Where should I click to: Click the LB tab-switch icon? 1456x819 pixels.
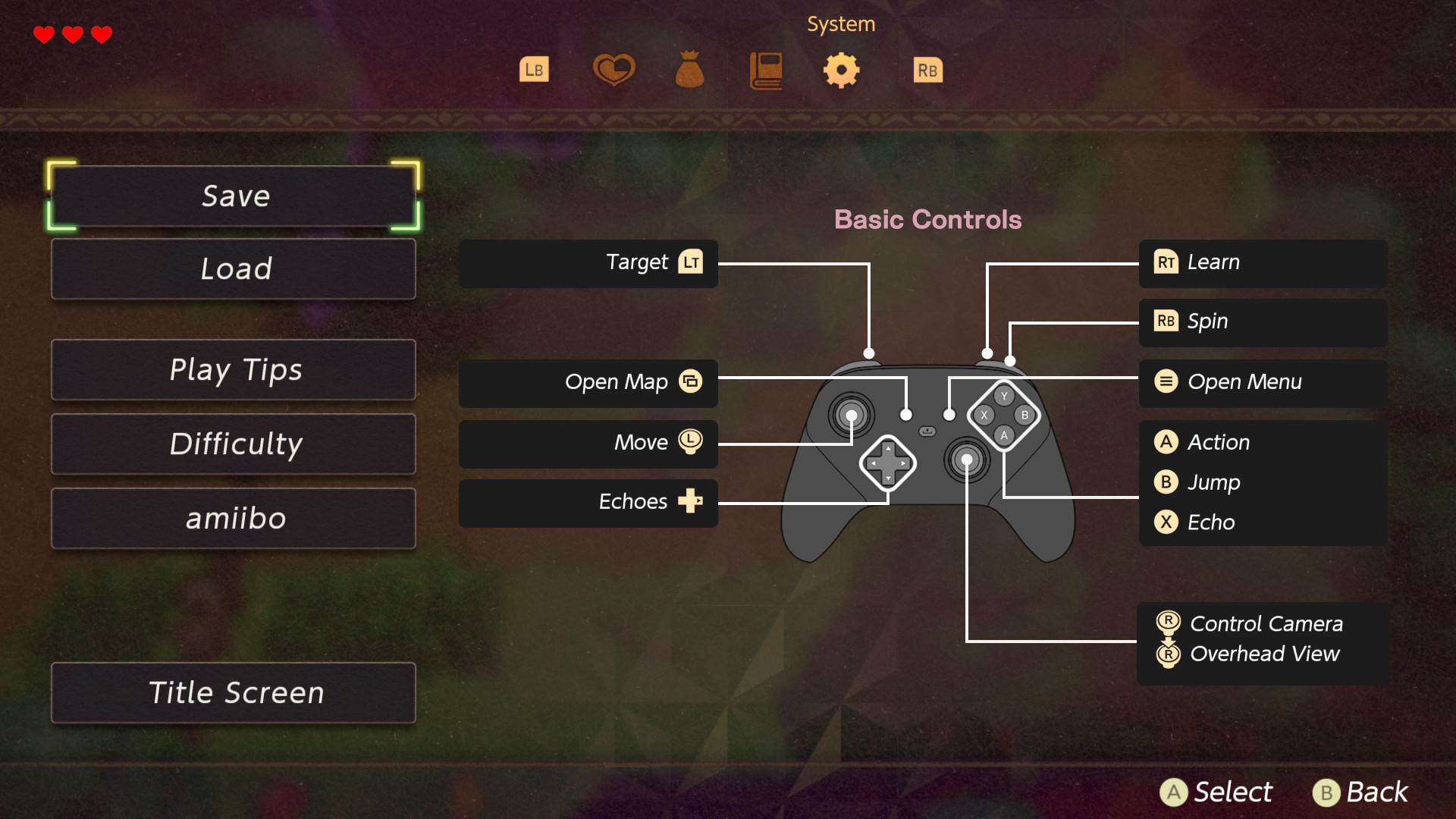[534, 70]
